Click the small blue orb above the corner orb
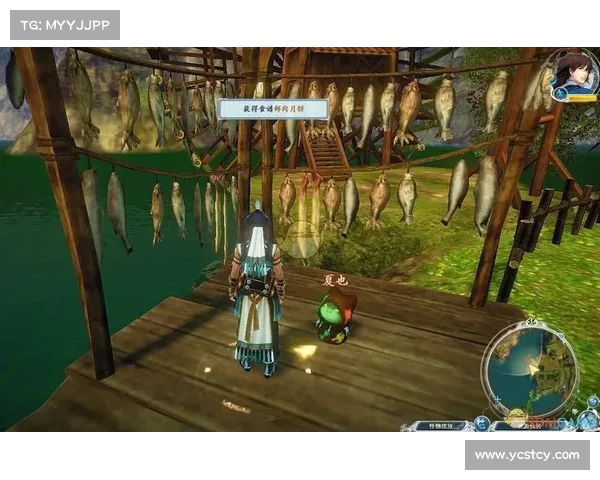This screenshot has height=480, width=600. point(592,402)
